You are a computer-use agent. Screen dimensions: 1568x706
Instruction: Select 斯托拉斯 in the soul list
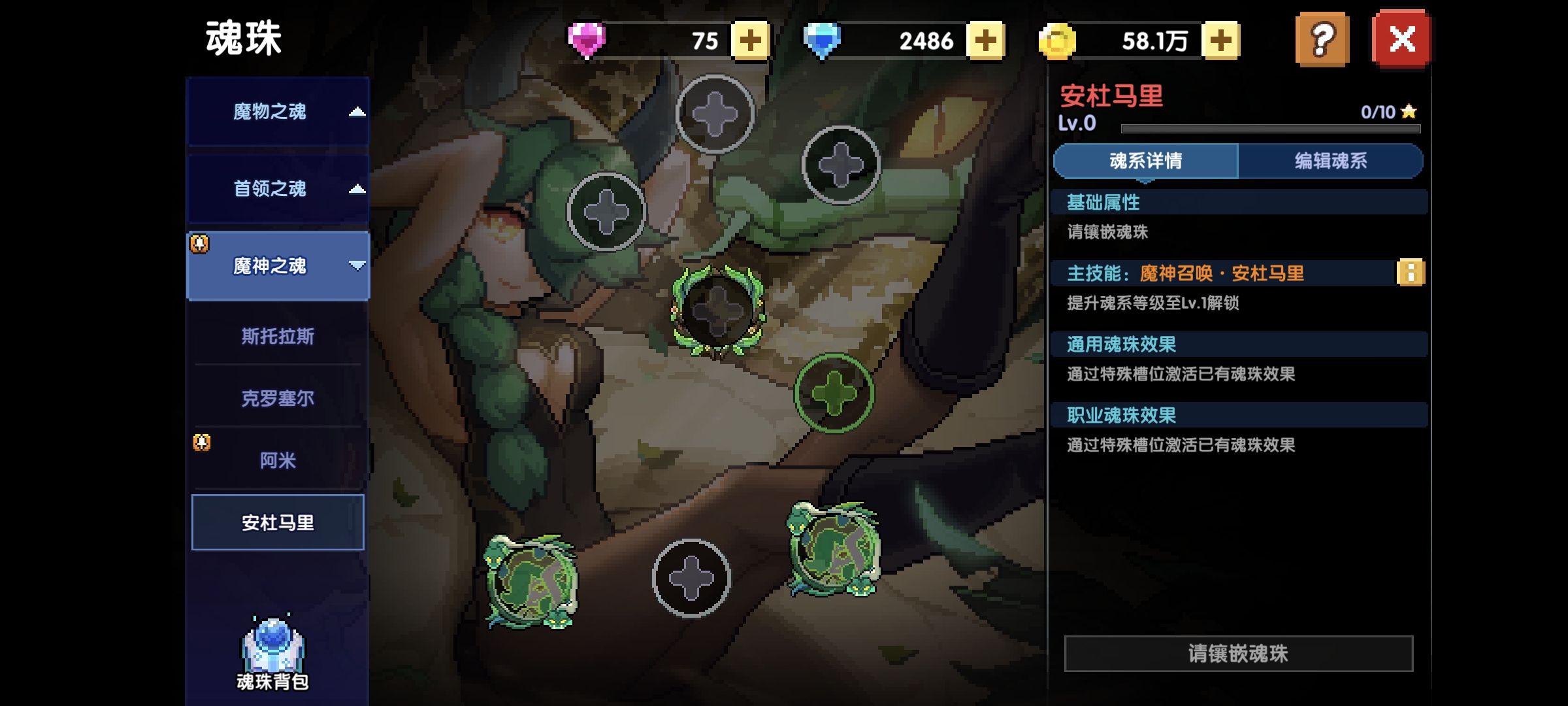[278, 336]
